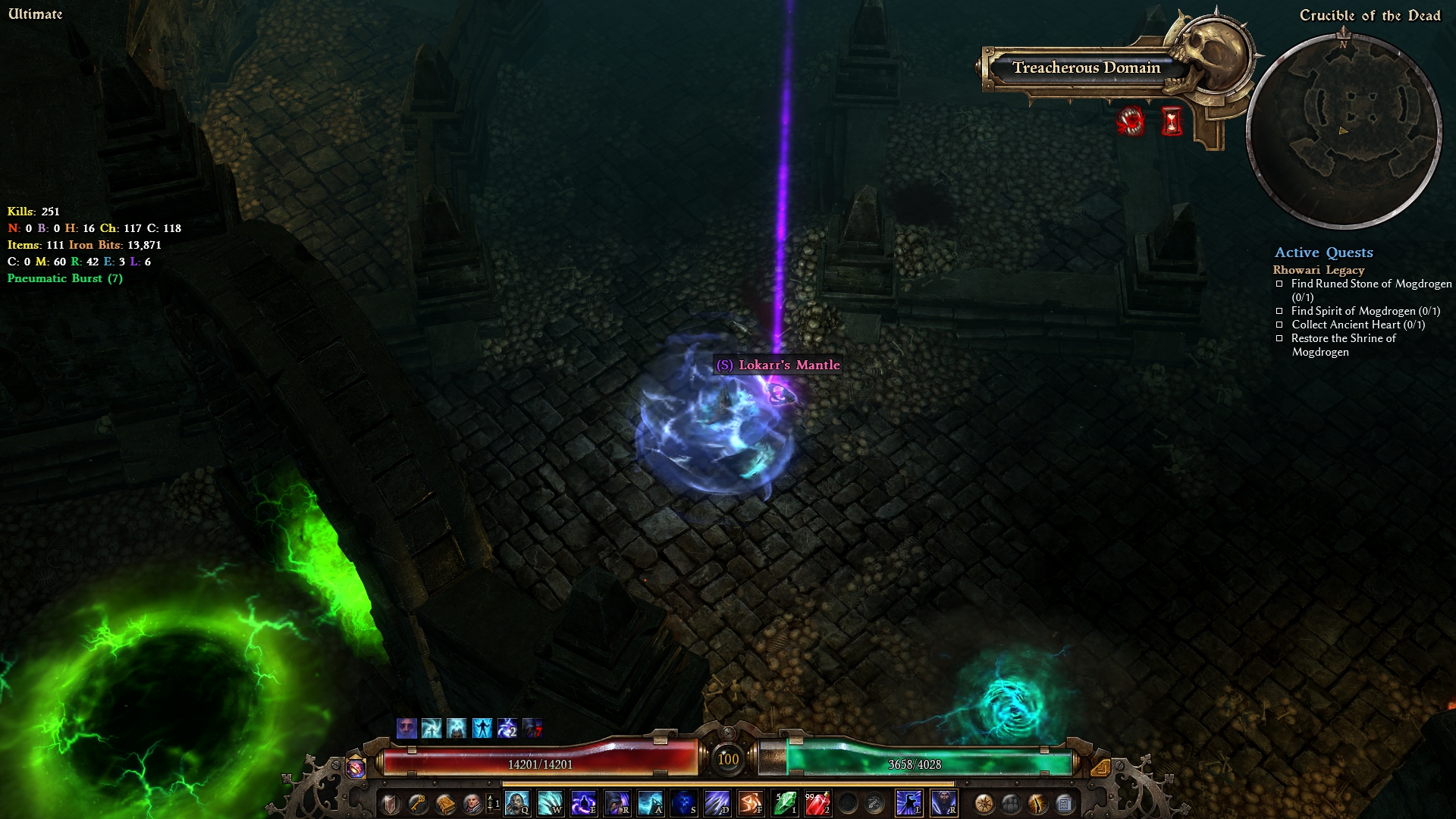Select the Rhowari Legacy quest tracker entry
Viewport: 1456px width, 819px height.
click(1318, 270)
